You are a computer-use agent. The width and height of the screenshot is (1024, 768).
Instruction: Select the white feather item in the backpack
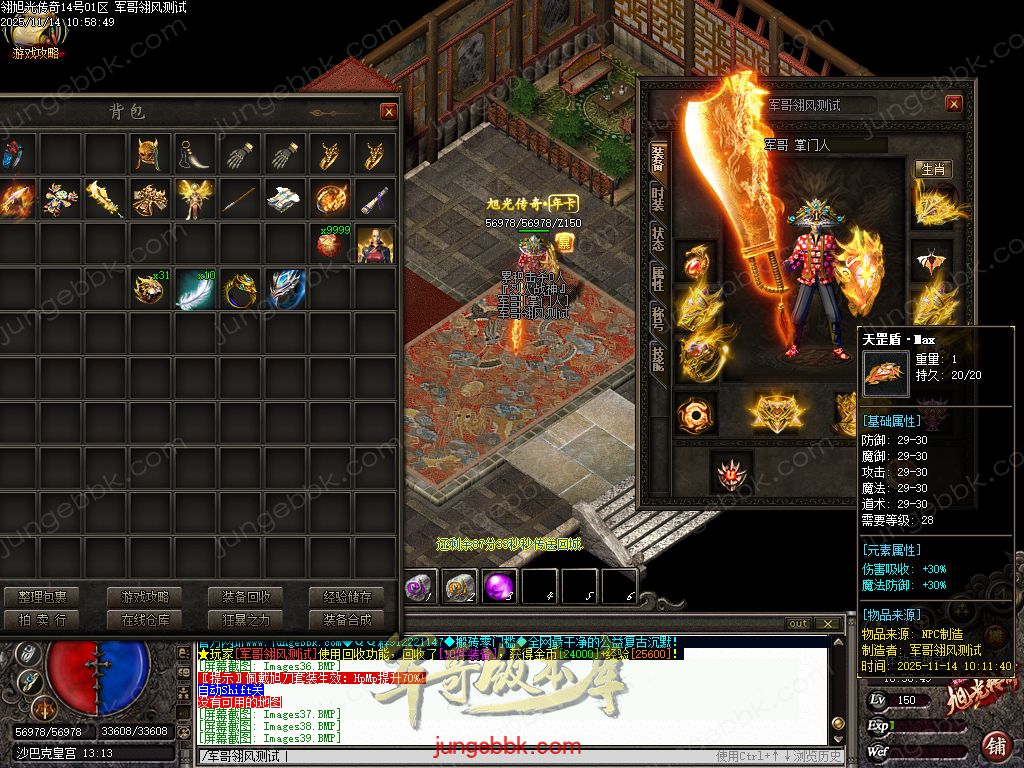click(195, 290)
